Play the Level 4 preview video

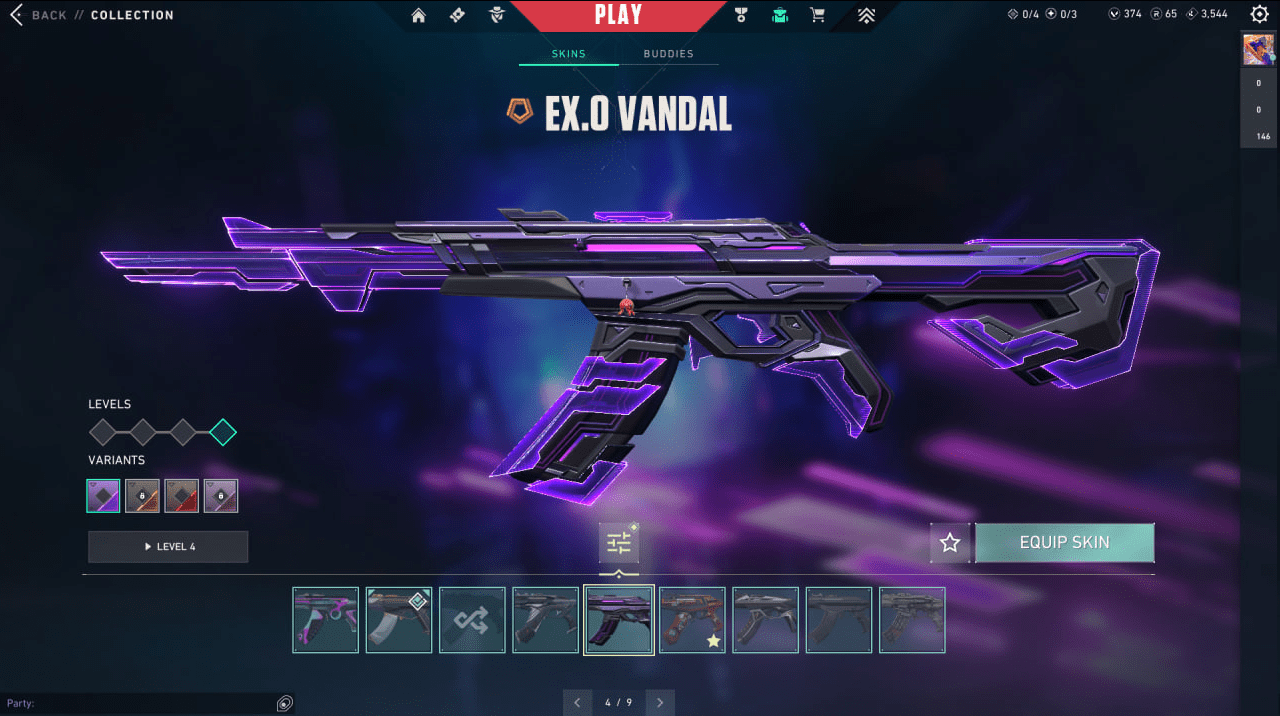point(168,547)
